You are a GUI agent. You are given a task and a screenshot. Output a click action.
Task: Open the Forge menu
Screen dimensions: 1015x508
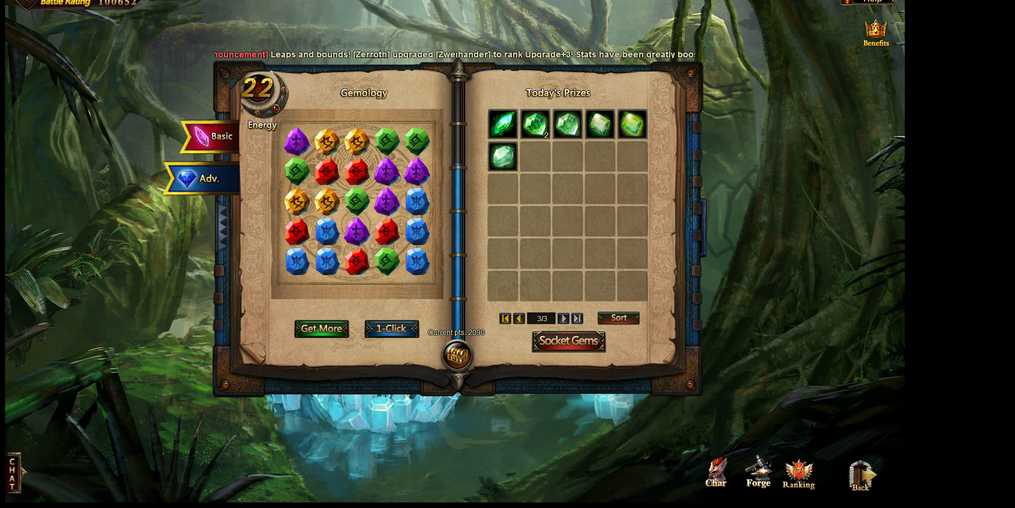(758, 471)
